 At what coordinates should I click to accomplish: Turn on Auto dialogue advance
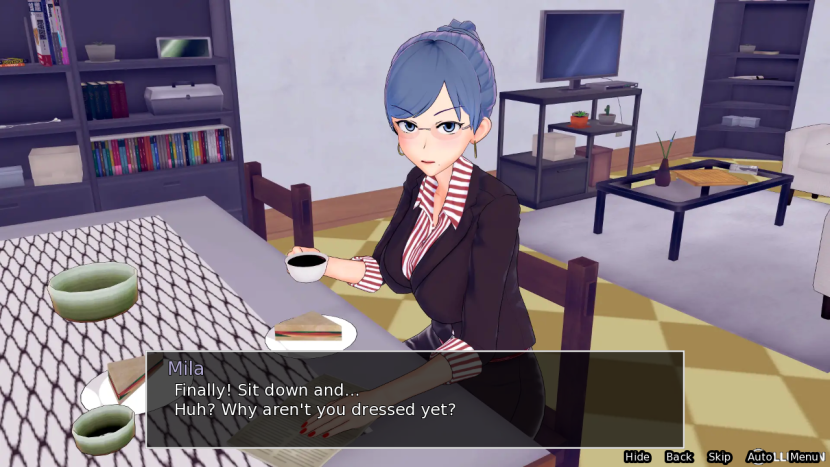point(759,457)
